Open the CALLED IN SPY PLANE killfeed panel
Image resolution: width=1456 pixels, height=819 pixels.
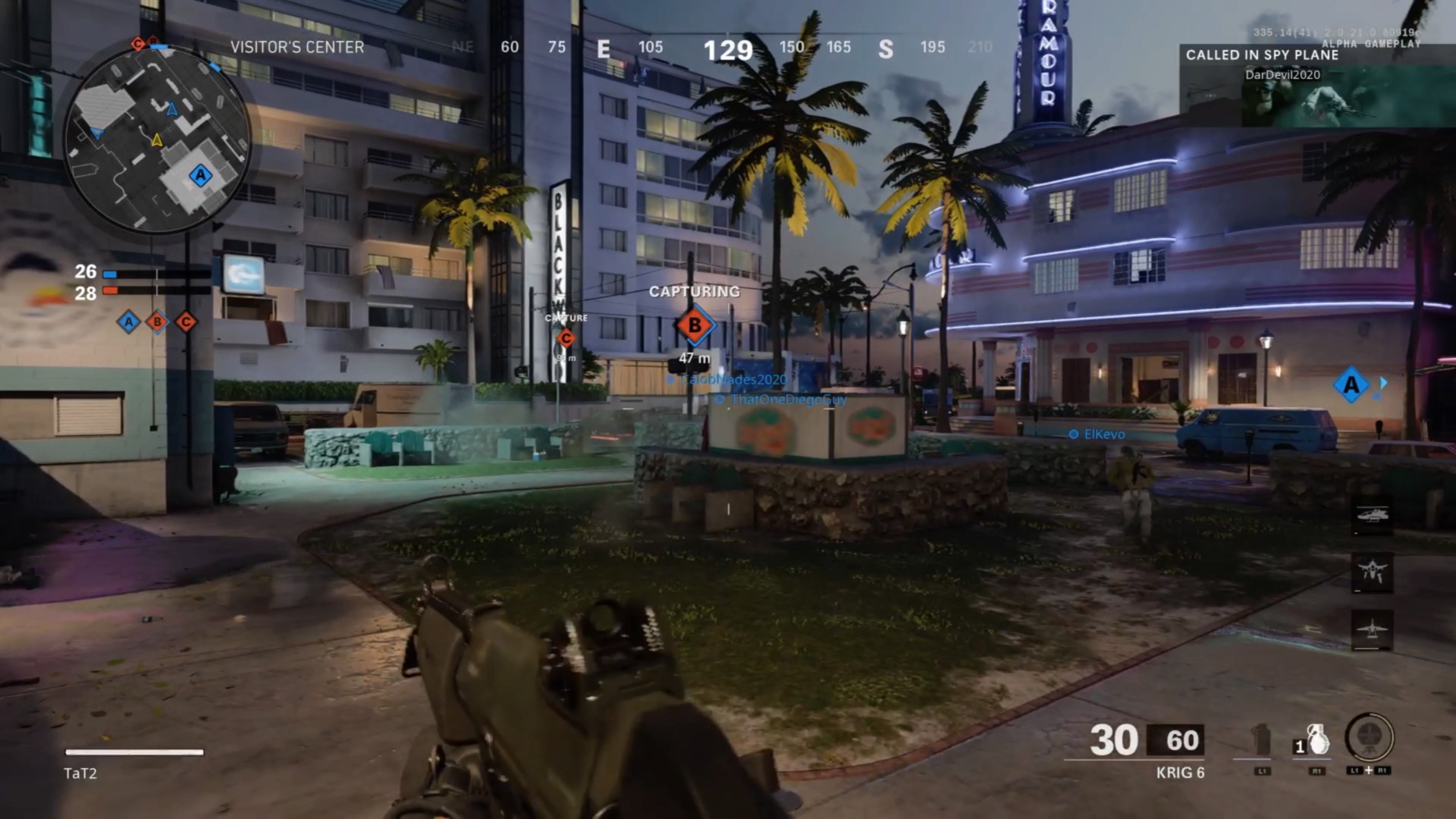pos(1261,55)
